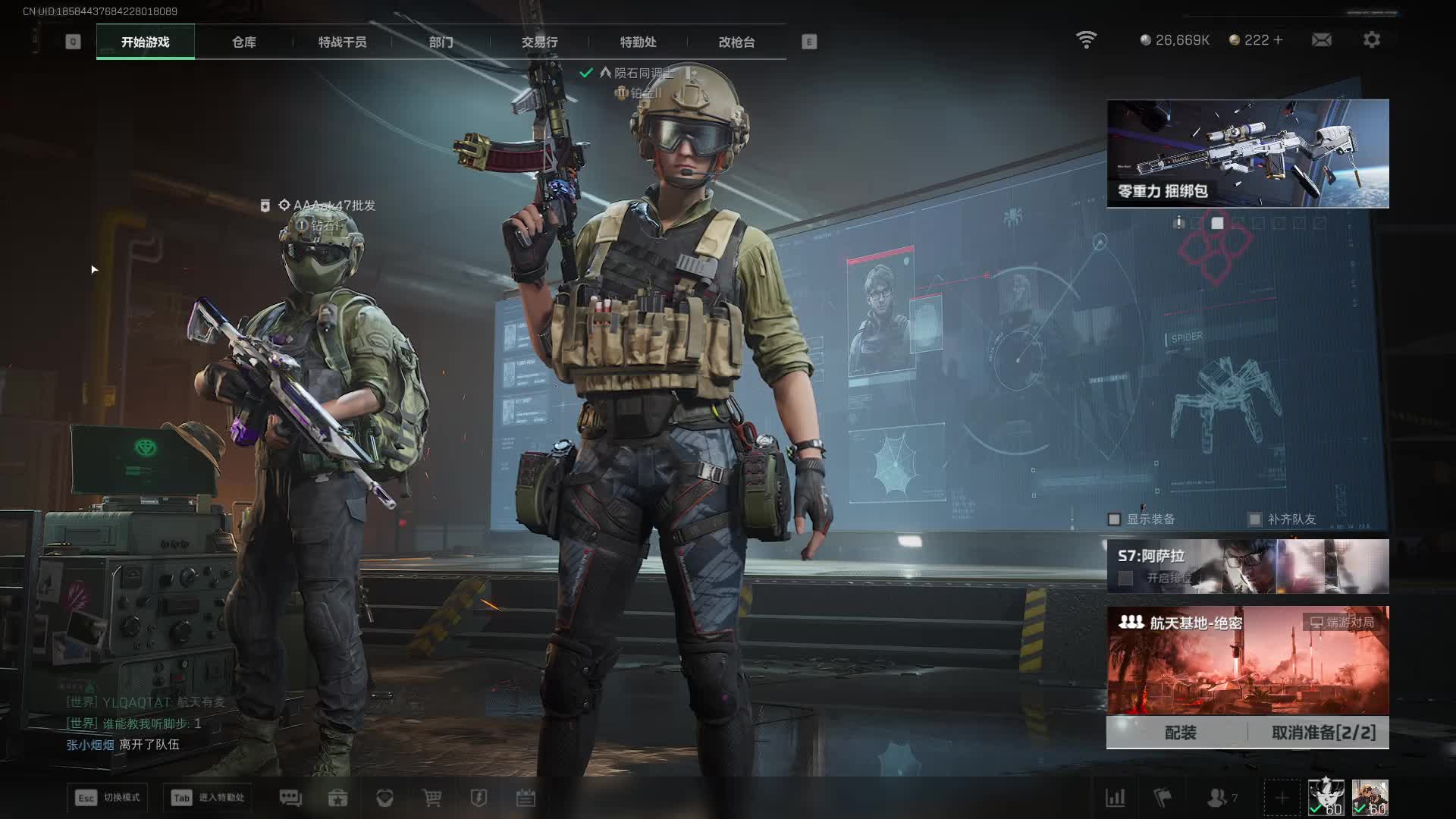Toggle the 显示装备 checkbox

point(1114,519)
